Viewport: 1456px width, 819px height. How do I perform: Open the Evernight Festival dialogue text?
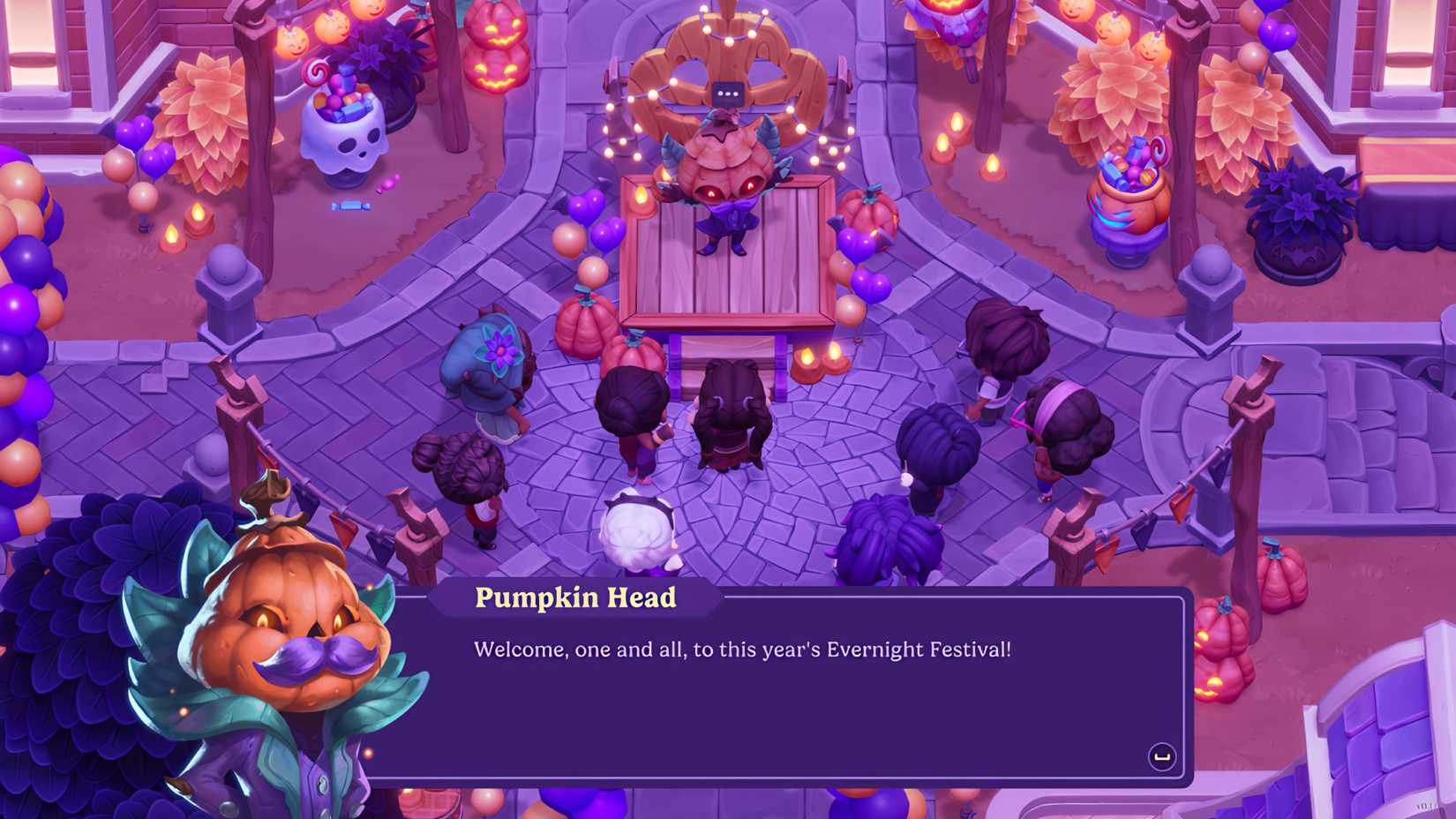click(744, 650)
